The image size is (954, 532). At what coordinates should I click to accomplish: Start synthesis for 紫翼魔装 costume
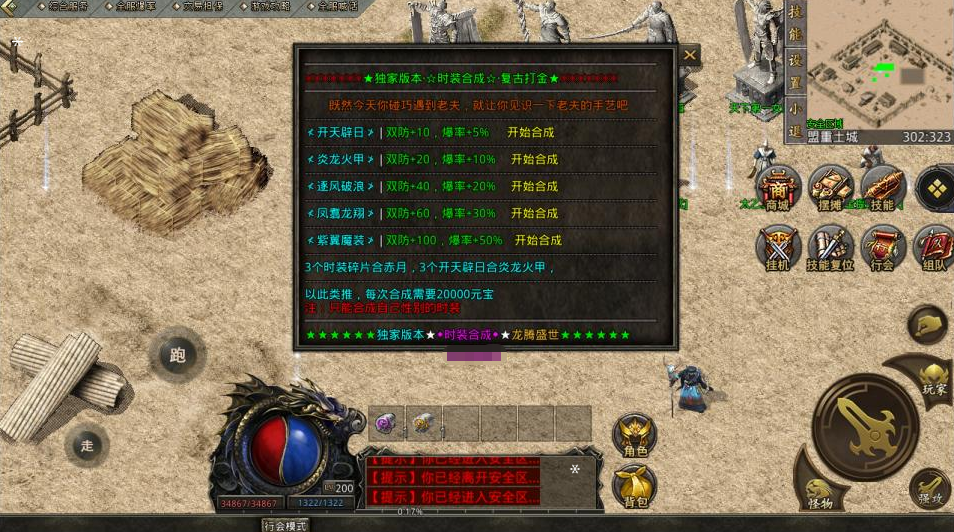click(538, 240)
